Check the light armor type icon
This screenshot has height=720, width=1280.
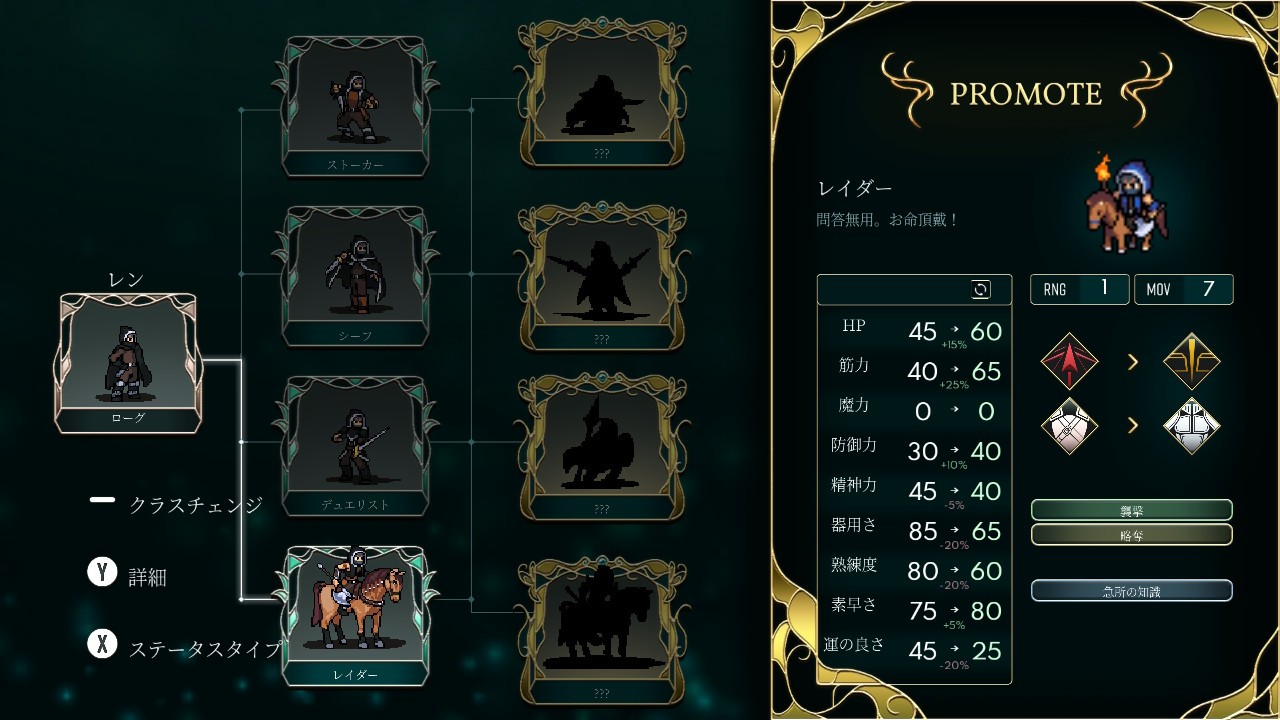pyautogui.click(x=1069, y=425)
